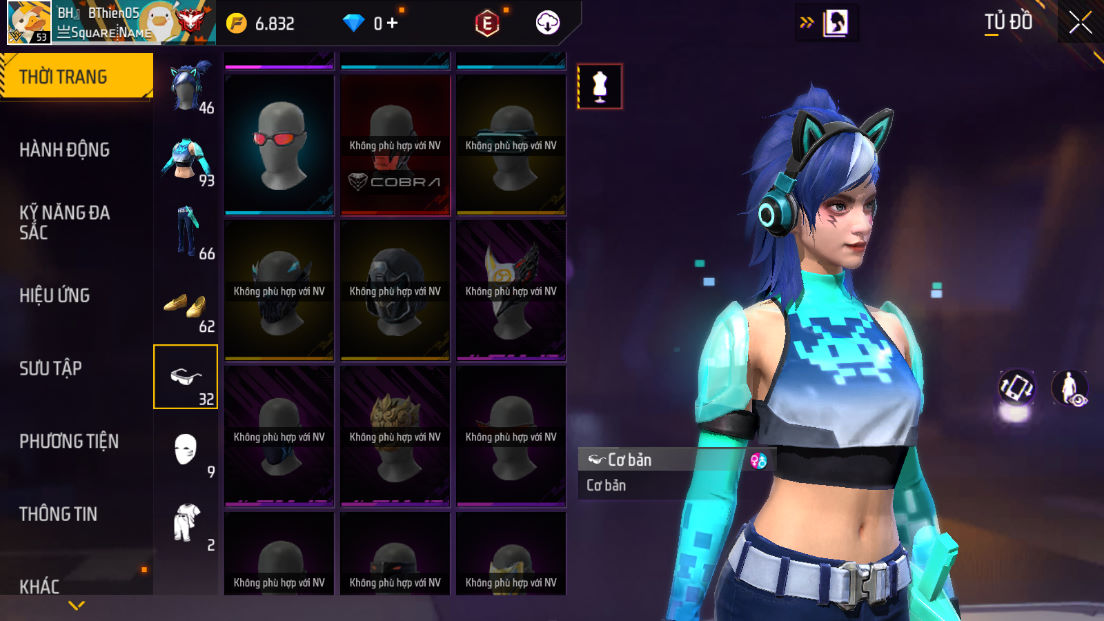Screen dimensions: 1104x621
Task: Open the pants subcategory with 66 items
Action: 187,232
